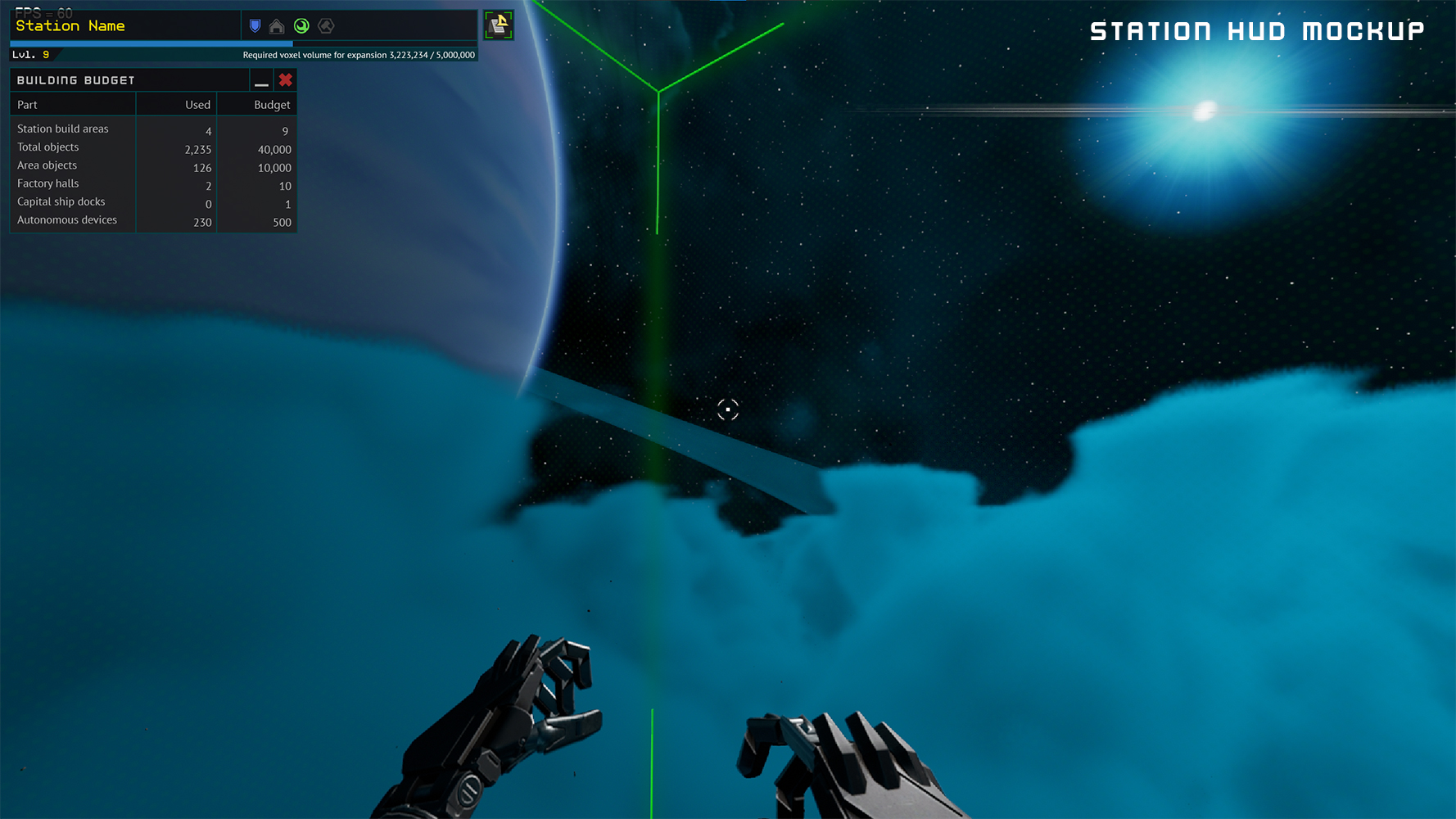
Task: Click the grey hexagon icon
Action: pos(326,26)
